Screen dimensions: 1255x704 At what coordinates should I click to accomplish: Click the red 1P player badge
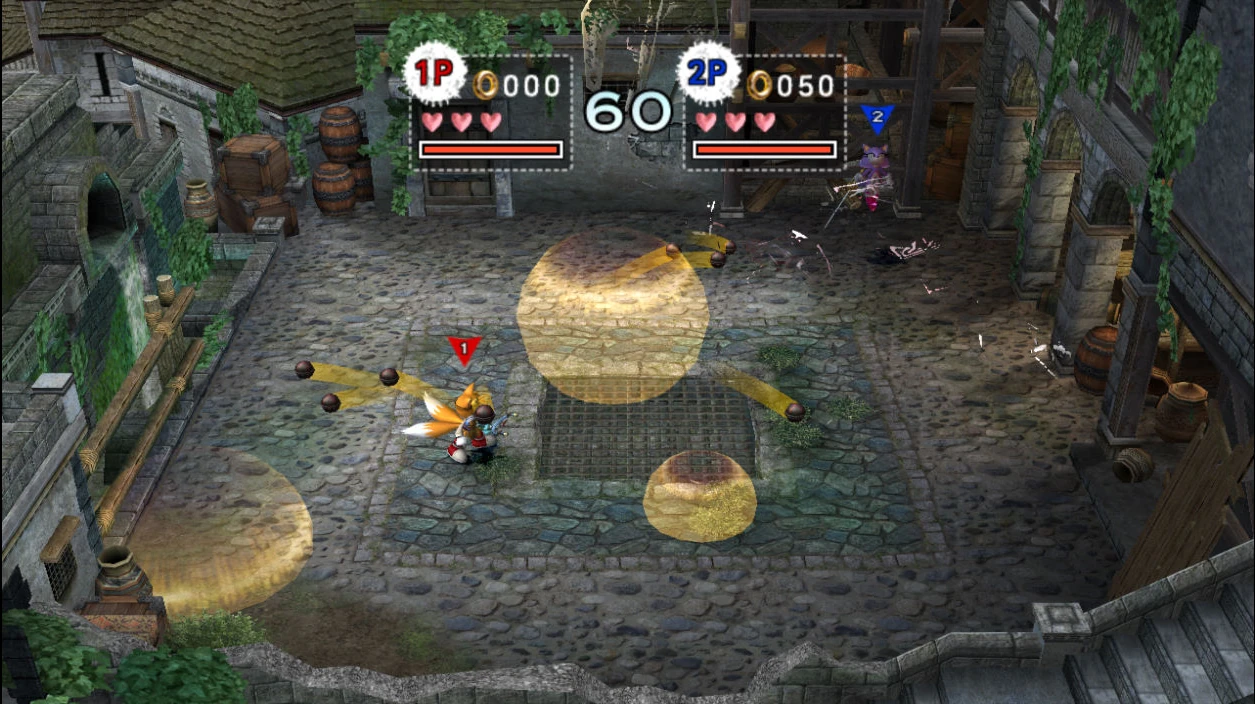tap(434, 73)
